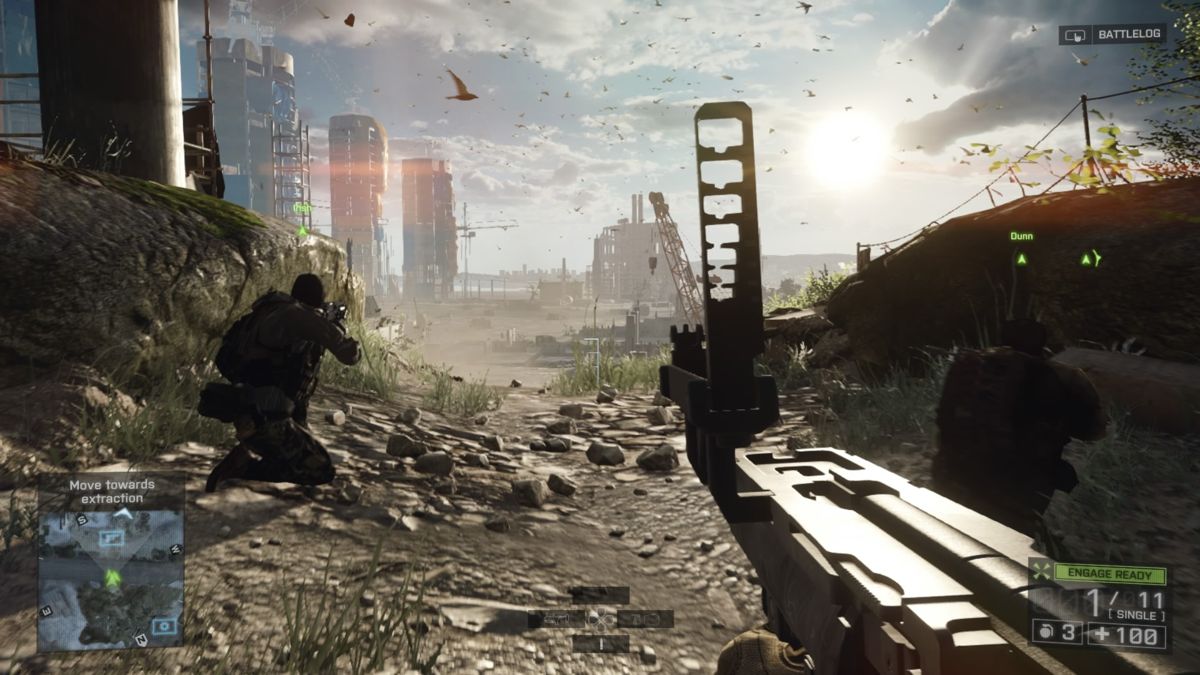Viewport: 1200px width, 675px height.
Task: Select the blue gear marker on the minimap
Action: (163, 627)
